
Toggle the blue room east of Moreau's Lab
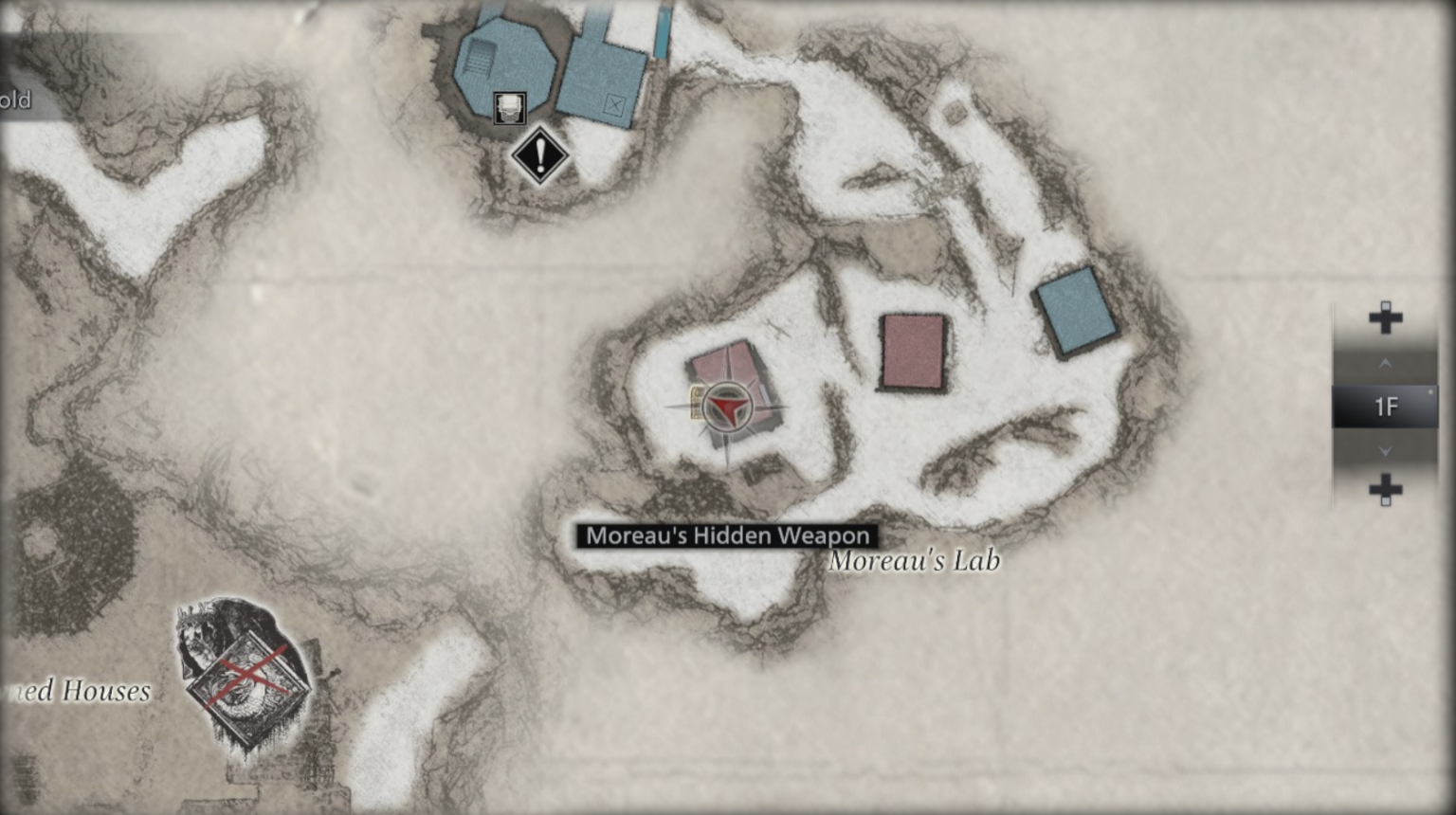pyautogui.click(x=1075, y=311)
